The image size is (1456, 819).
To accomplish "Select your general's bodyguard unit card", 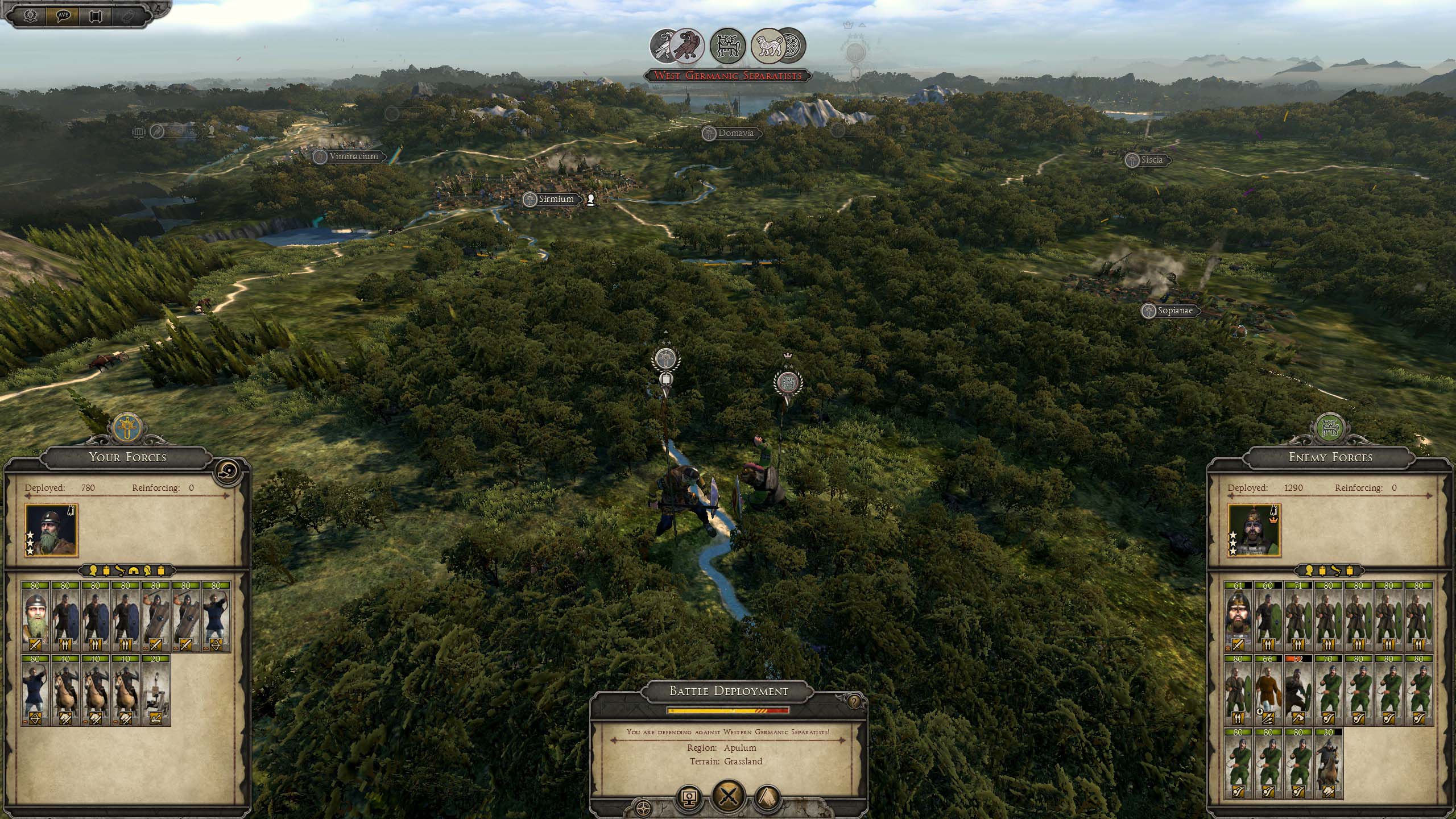I will click(35, 617).
